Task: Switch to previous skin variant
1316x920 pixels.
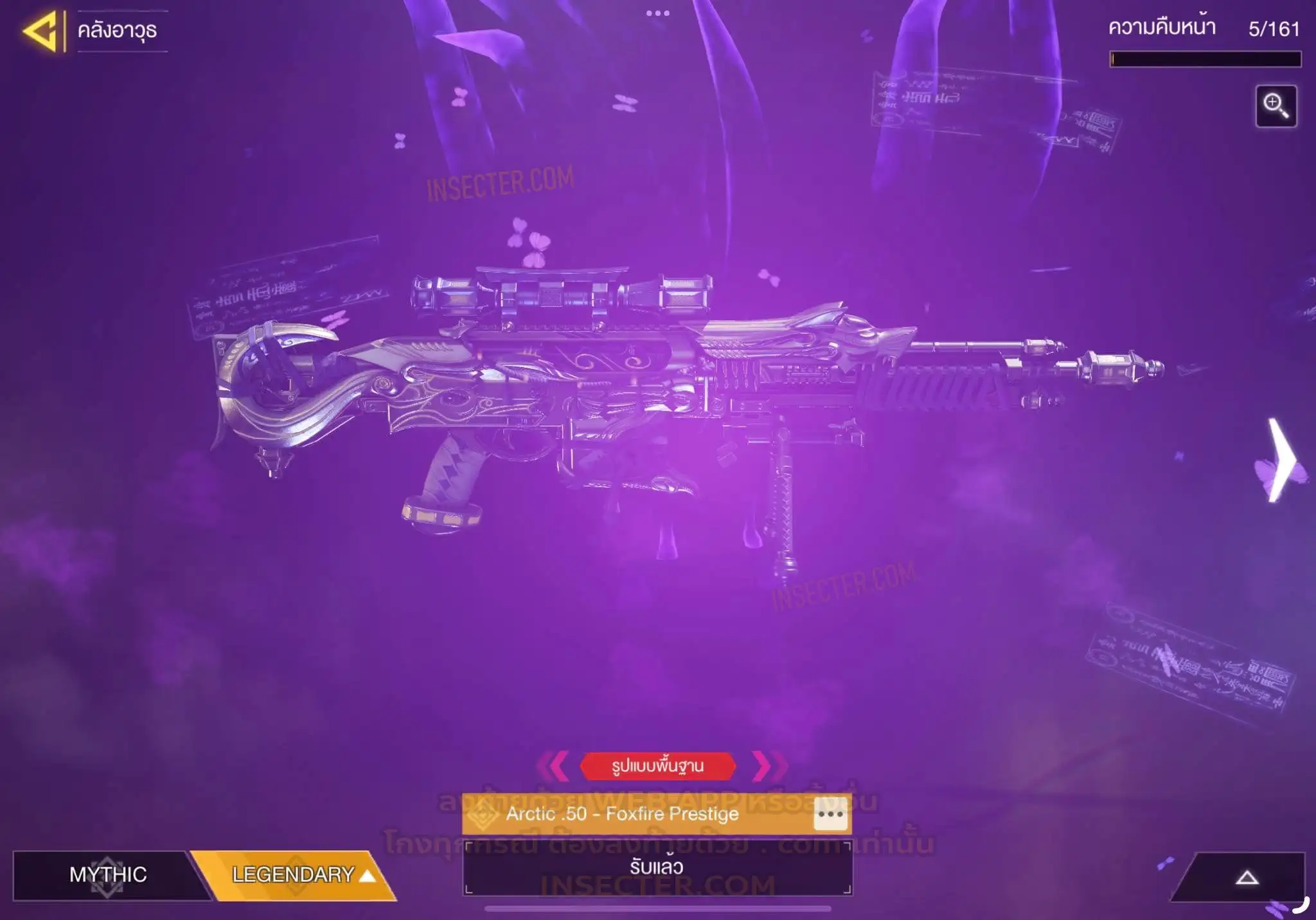Action: tap(553, 766)
